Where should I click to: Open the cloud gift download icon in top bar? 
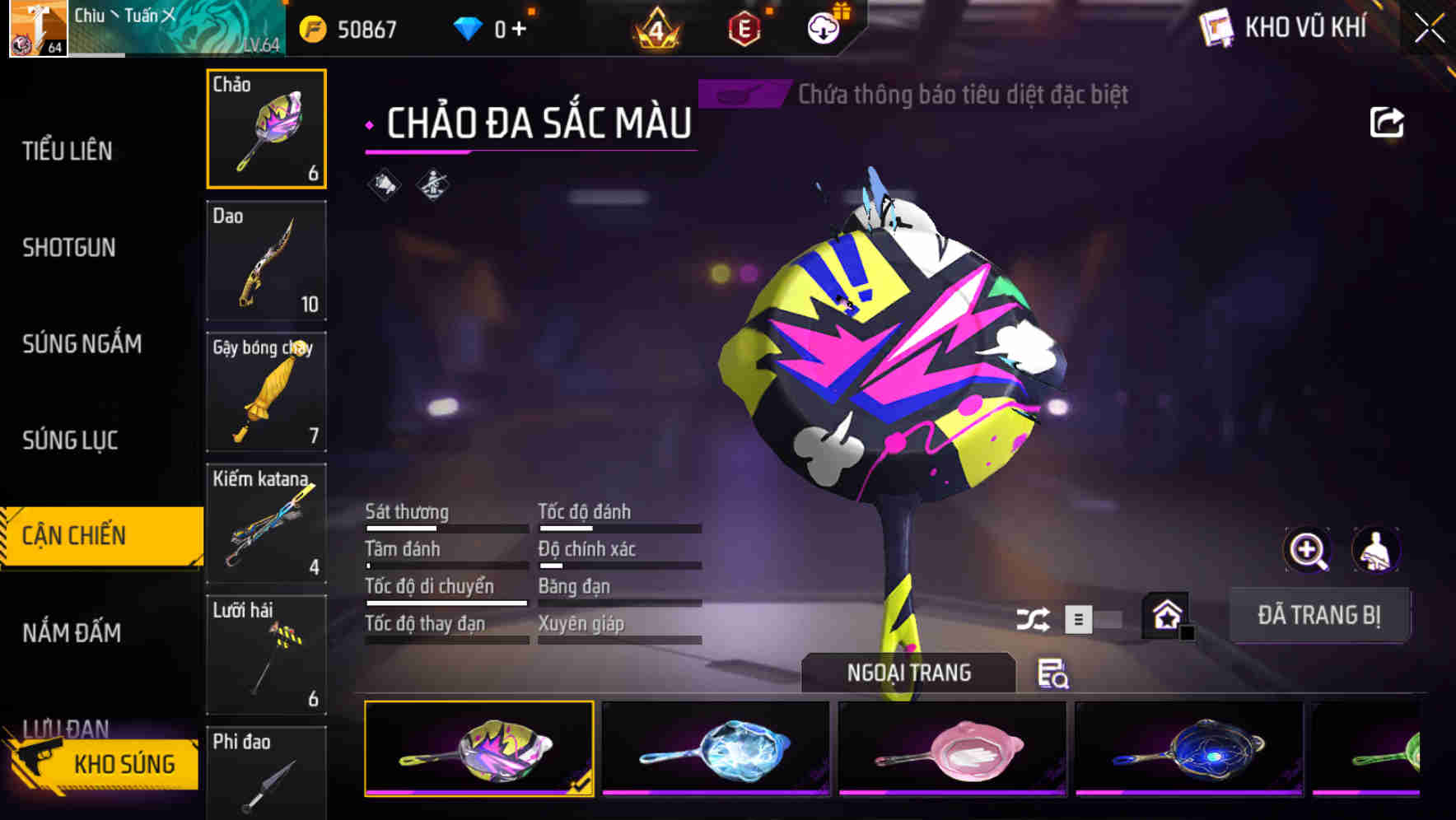pos(823,27)
